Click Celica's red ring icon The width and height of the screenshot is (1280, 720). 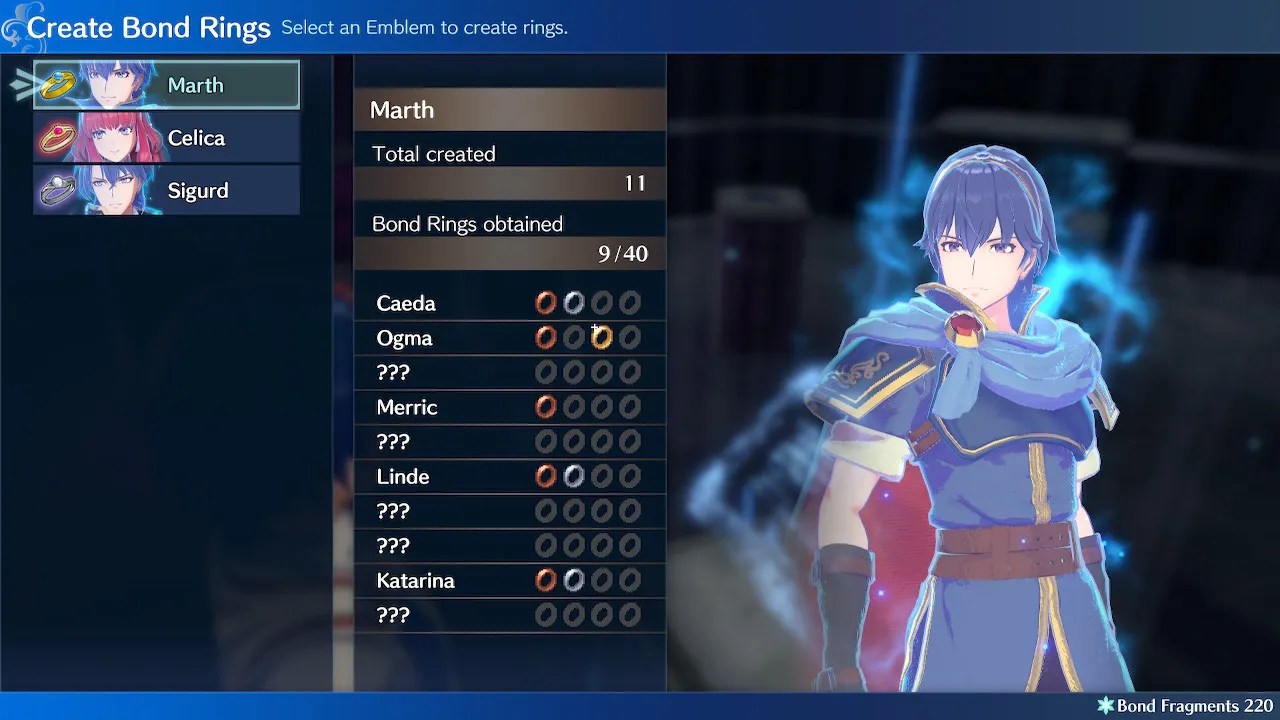click(57, 137)
